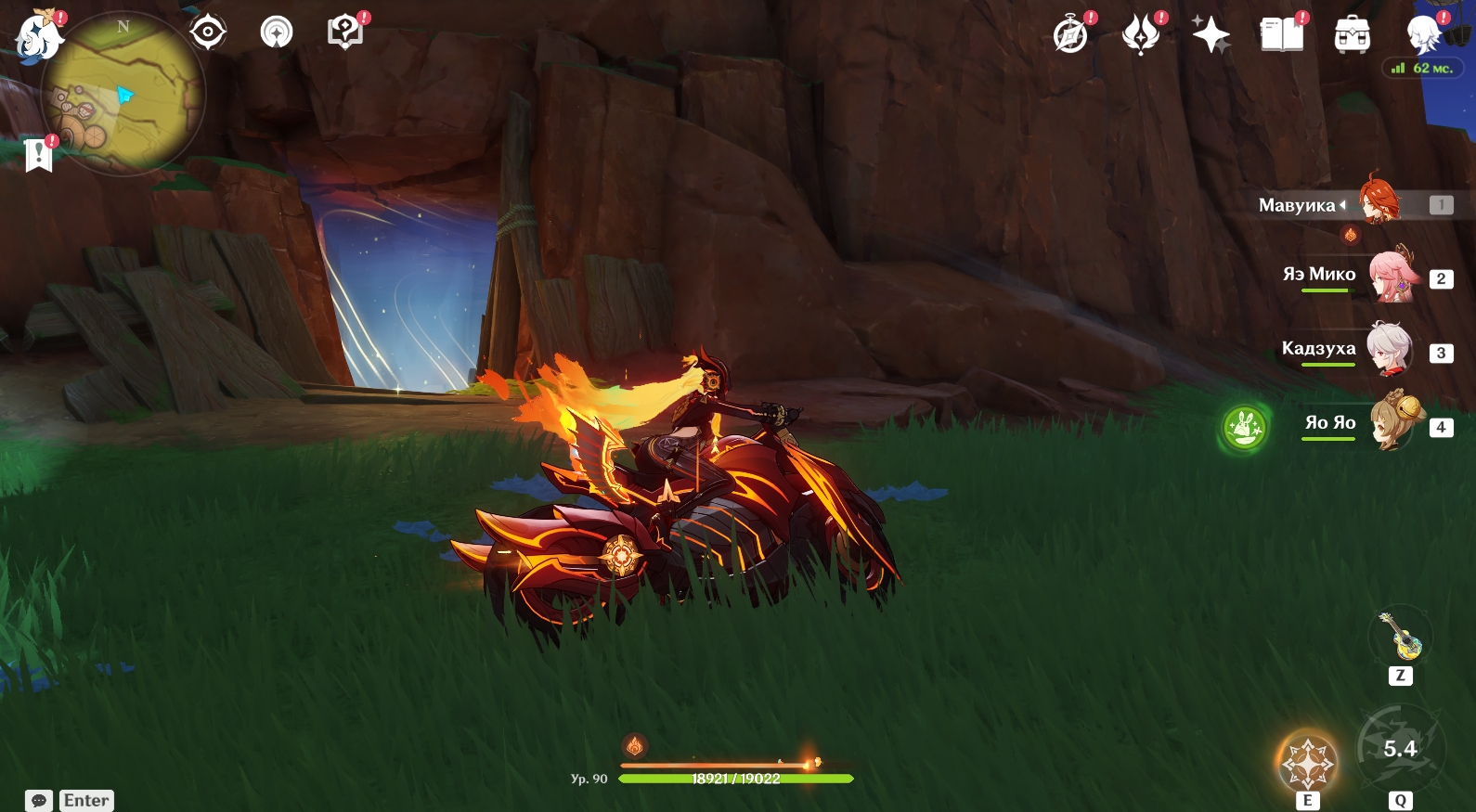Open the bookmark quest log icon

point(39,155)
